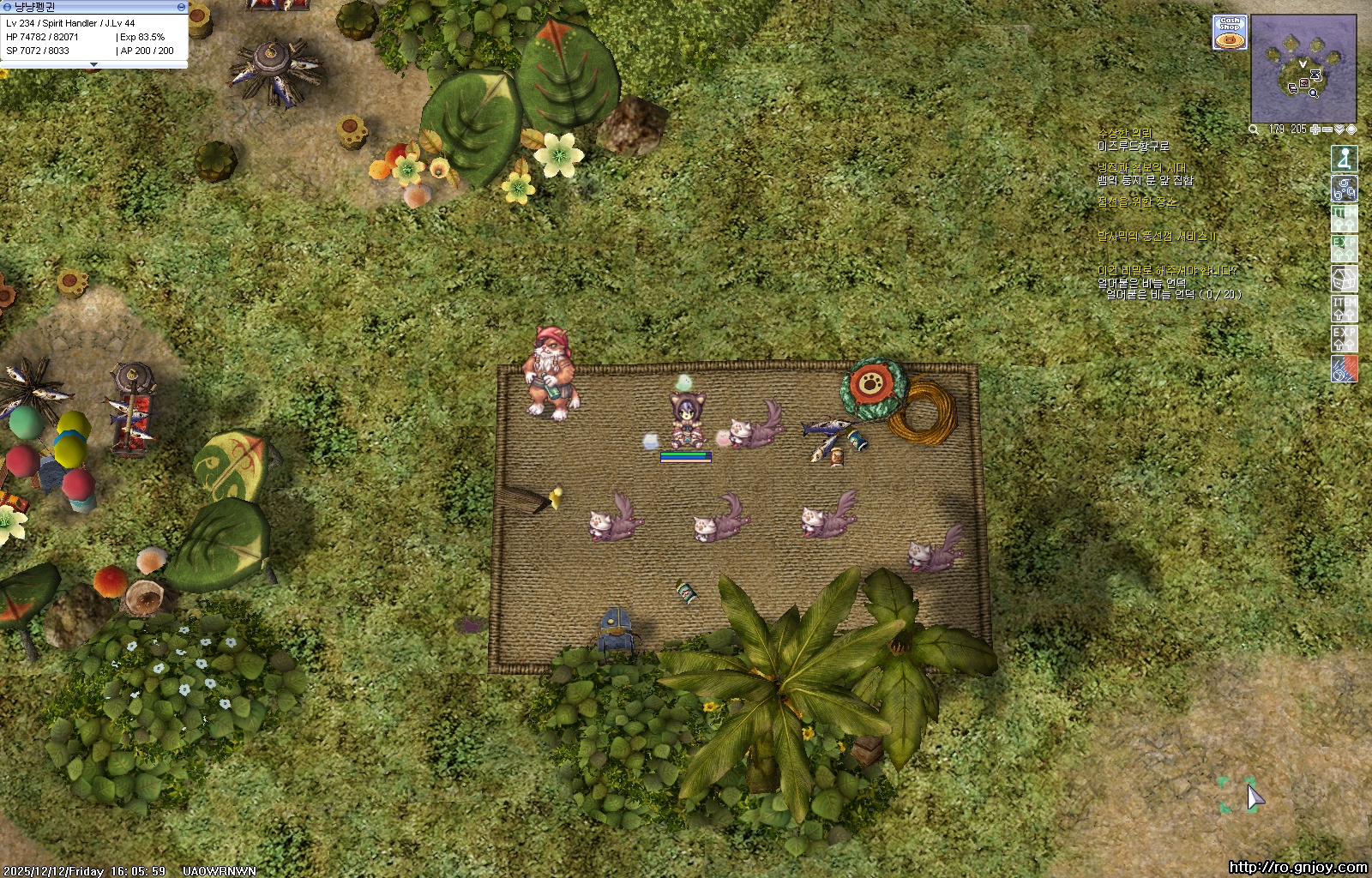Click the island minimap
This screenshot has height=878, width=1372.
(1303, 70)
